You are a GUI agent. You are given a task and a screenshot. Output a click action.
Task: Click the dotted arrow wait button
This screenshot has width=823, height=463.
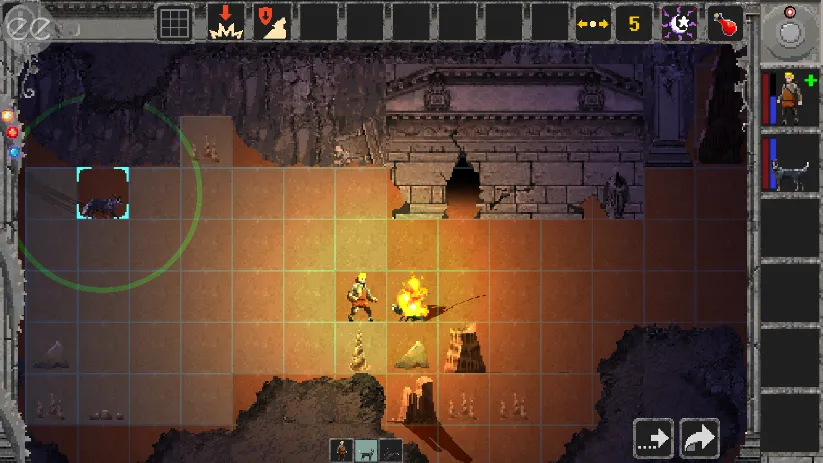653,438
